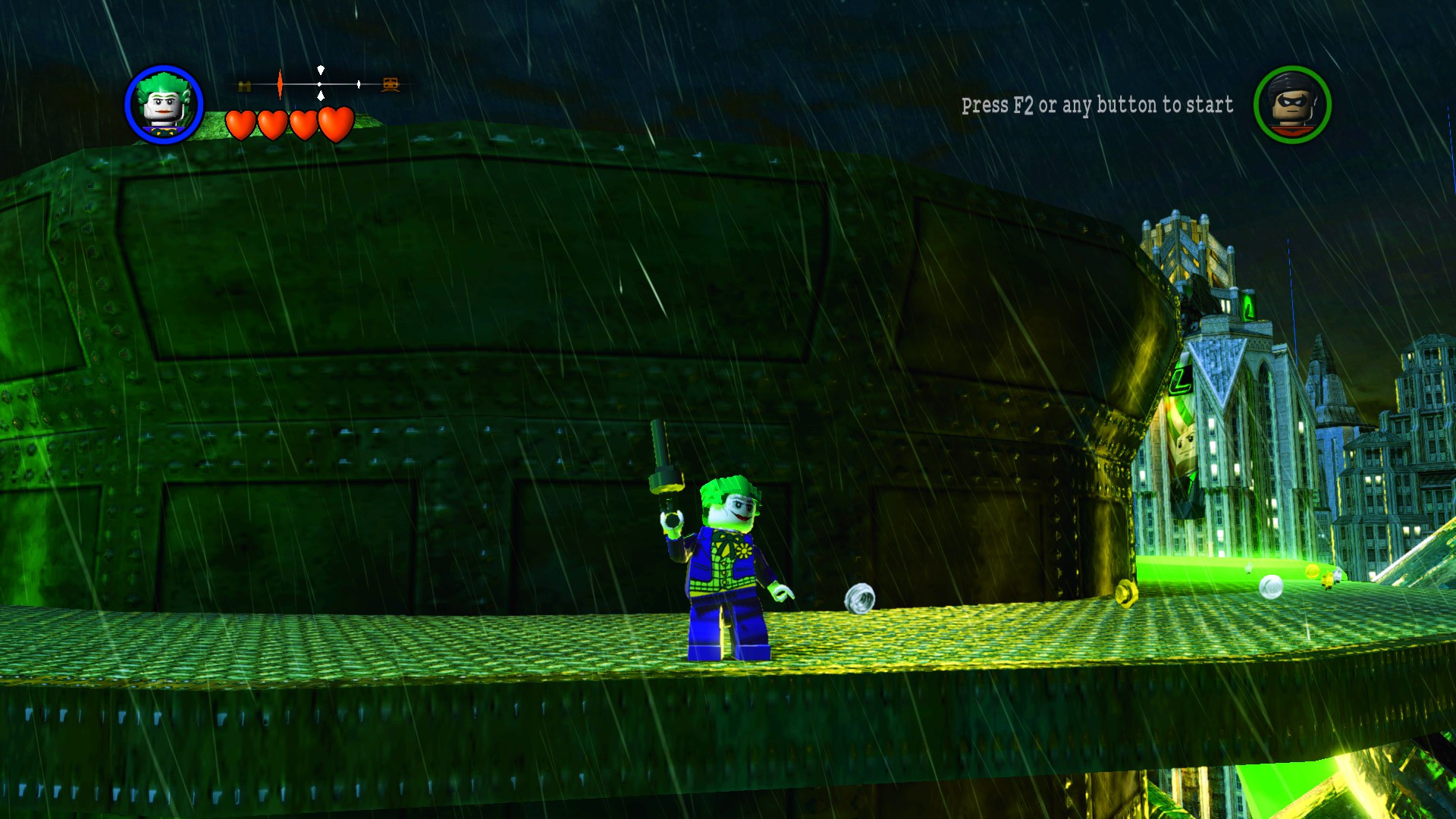Click the orange spike marker on the progress bar
This screenshot has width=1456, height=819.
(280, 84)
